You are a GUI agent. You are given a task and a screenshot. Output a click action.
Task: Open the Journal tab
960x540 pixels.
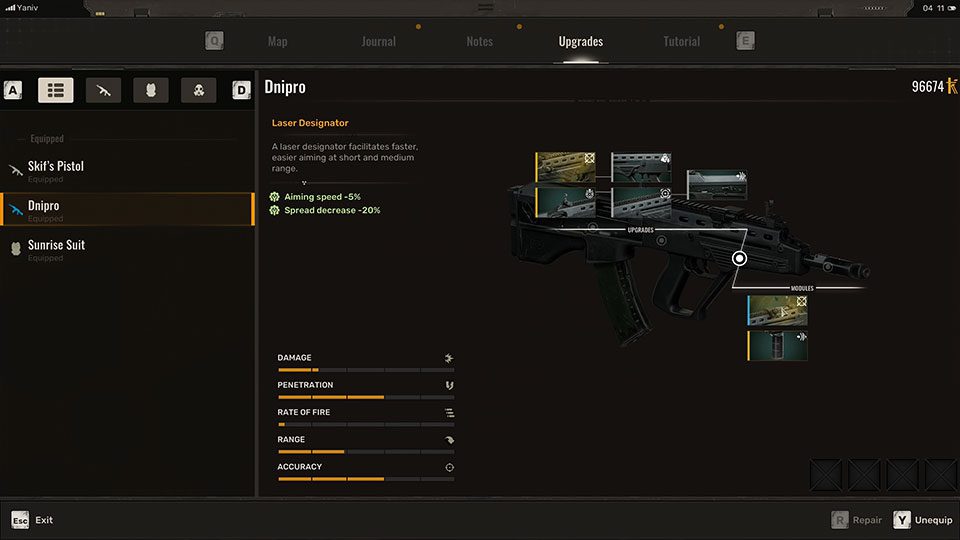pos(378,42)
